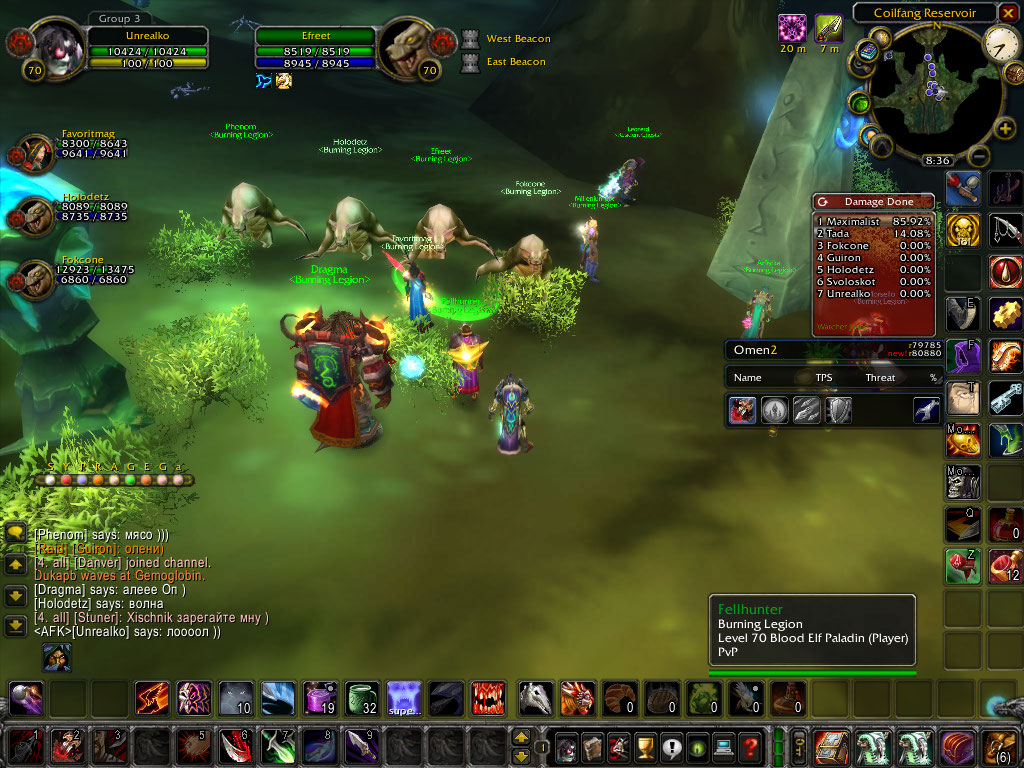
Task: Click the Efreet target portrait
Action: (x=406, y=45)
